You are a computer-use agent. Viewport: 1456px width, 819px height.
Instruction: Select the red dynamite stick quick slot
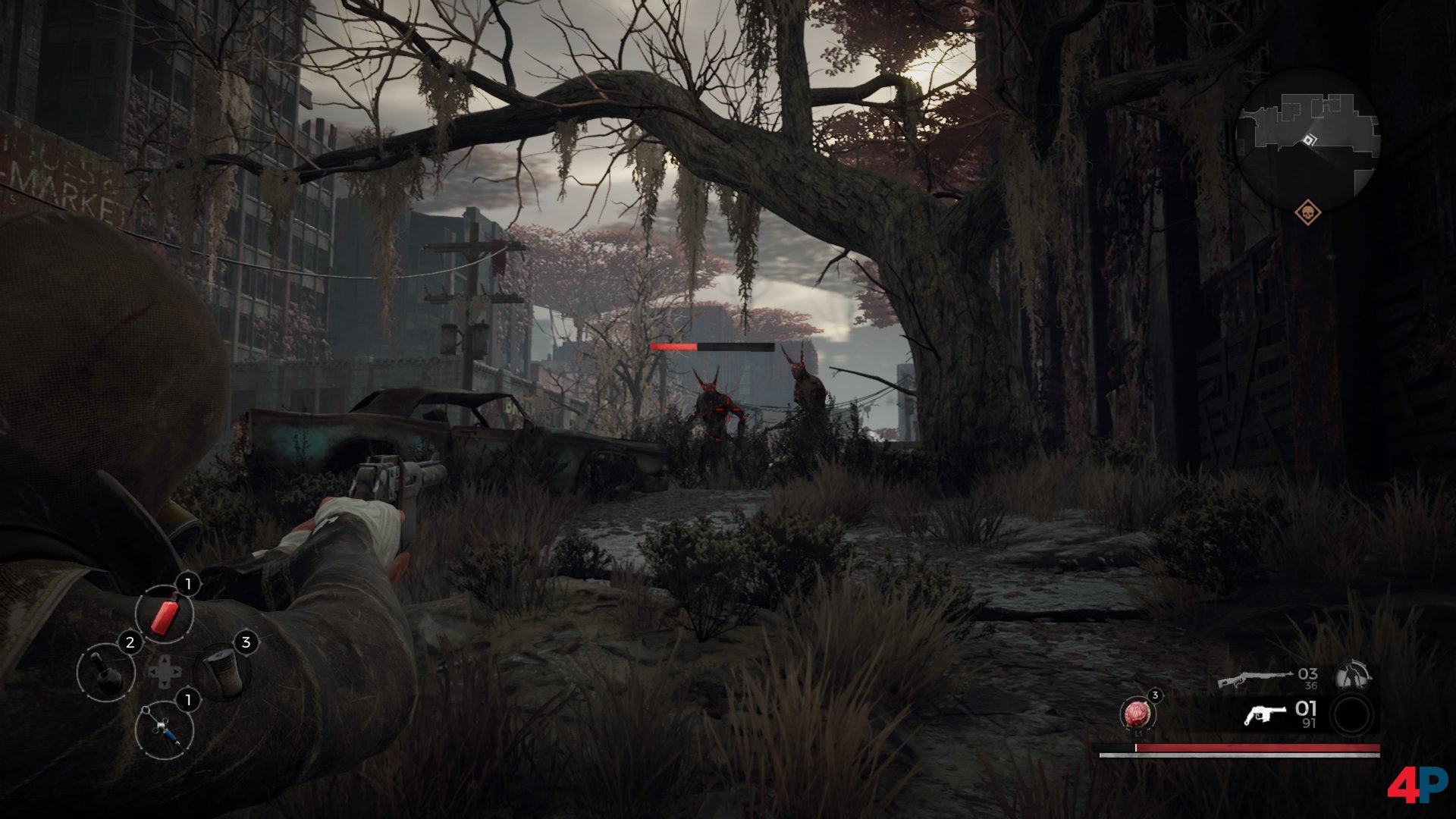(x=165, y=615)
